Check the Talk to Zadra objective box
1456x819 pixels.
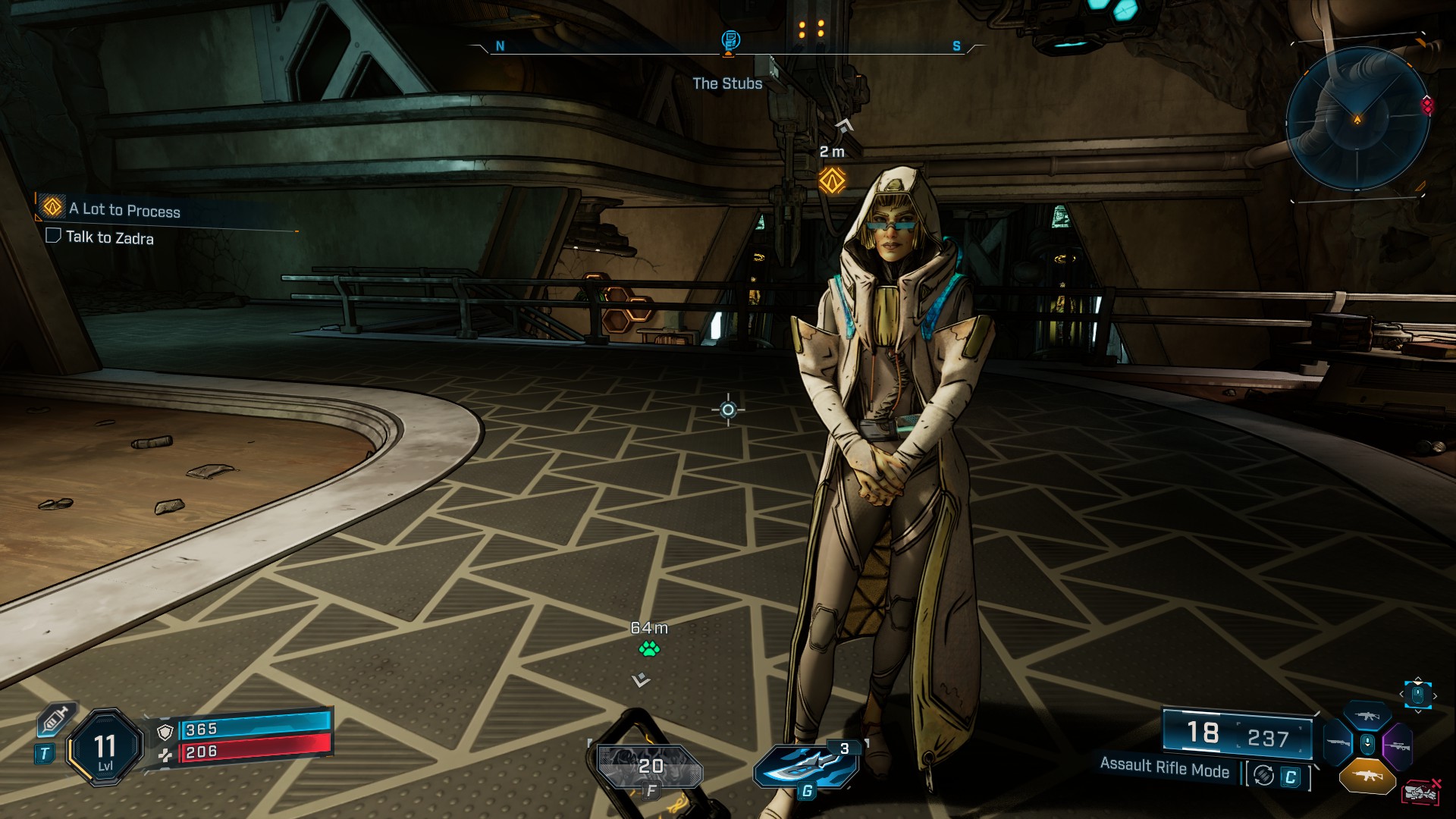(x=53, y=236)
